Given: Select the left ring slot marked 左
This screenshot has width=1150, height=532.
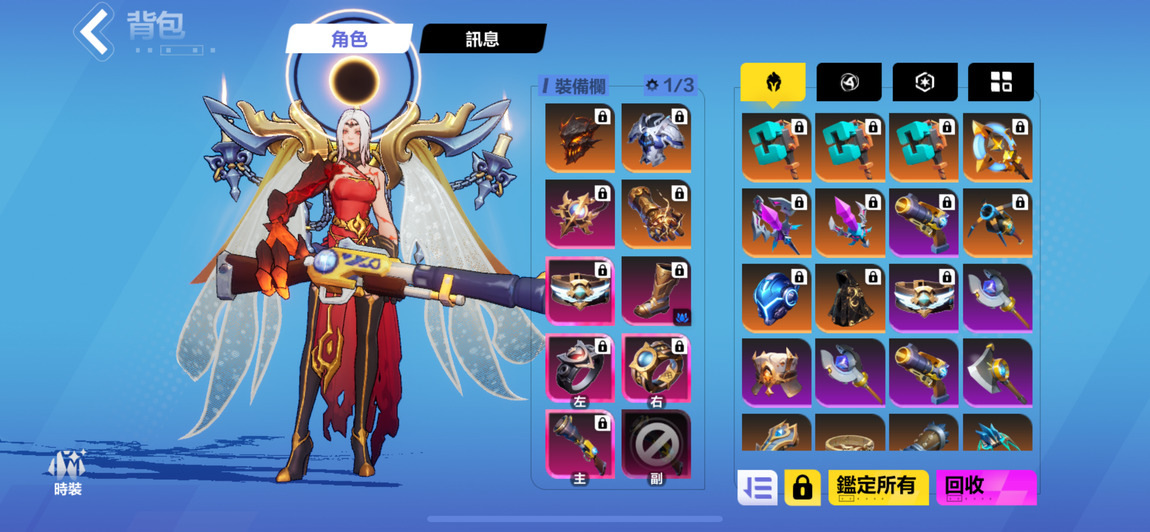Looking at the screenshot, I should pos(580,368).
